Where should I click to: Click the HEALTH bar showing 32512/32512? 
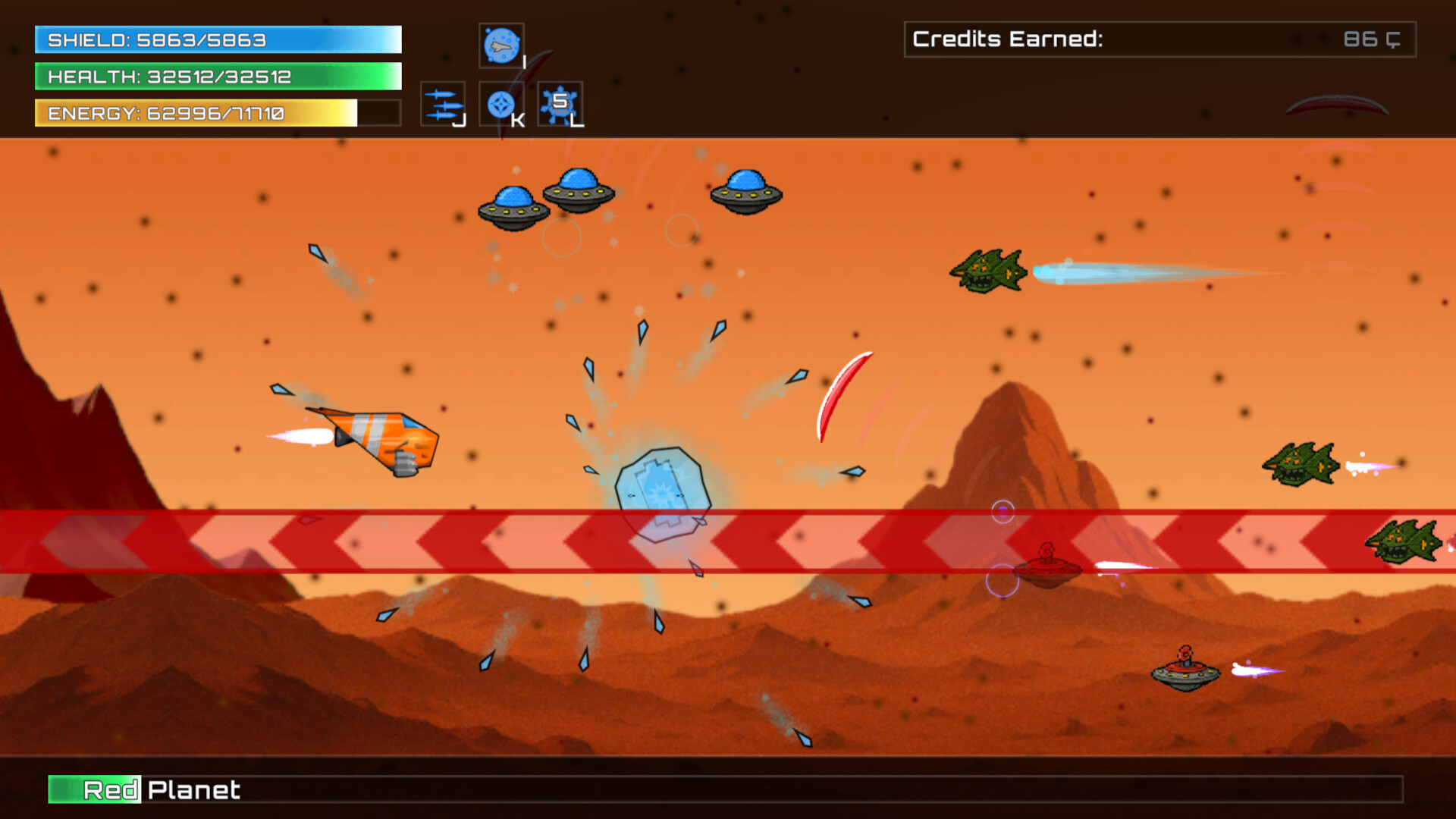(216, 77)
